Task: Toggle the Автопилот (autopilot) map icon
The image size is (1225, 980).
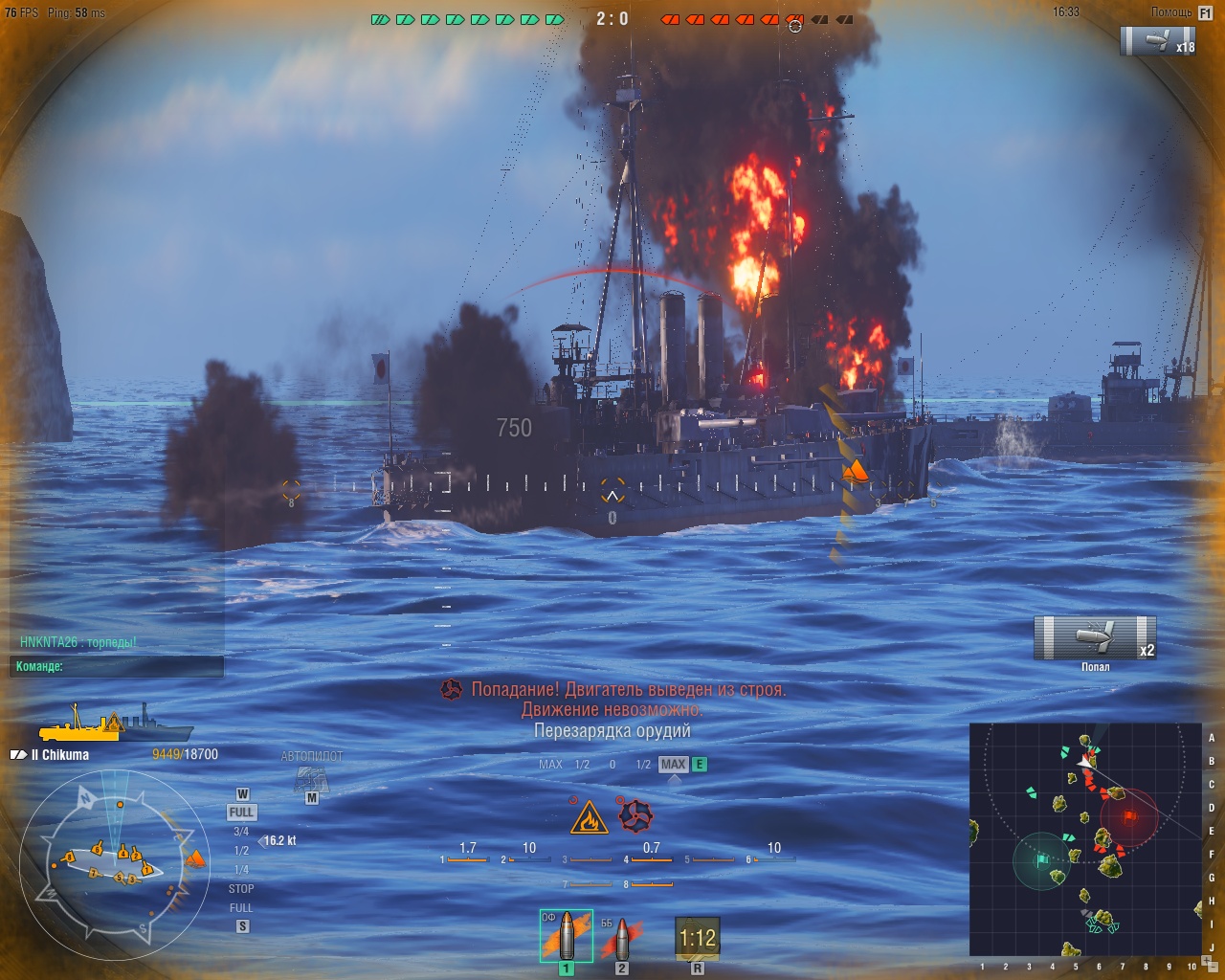Action: (x=311, y=779)
